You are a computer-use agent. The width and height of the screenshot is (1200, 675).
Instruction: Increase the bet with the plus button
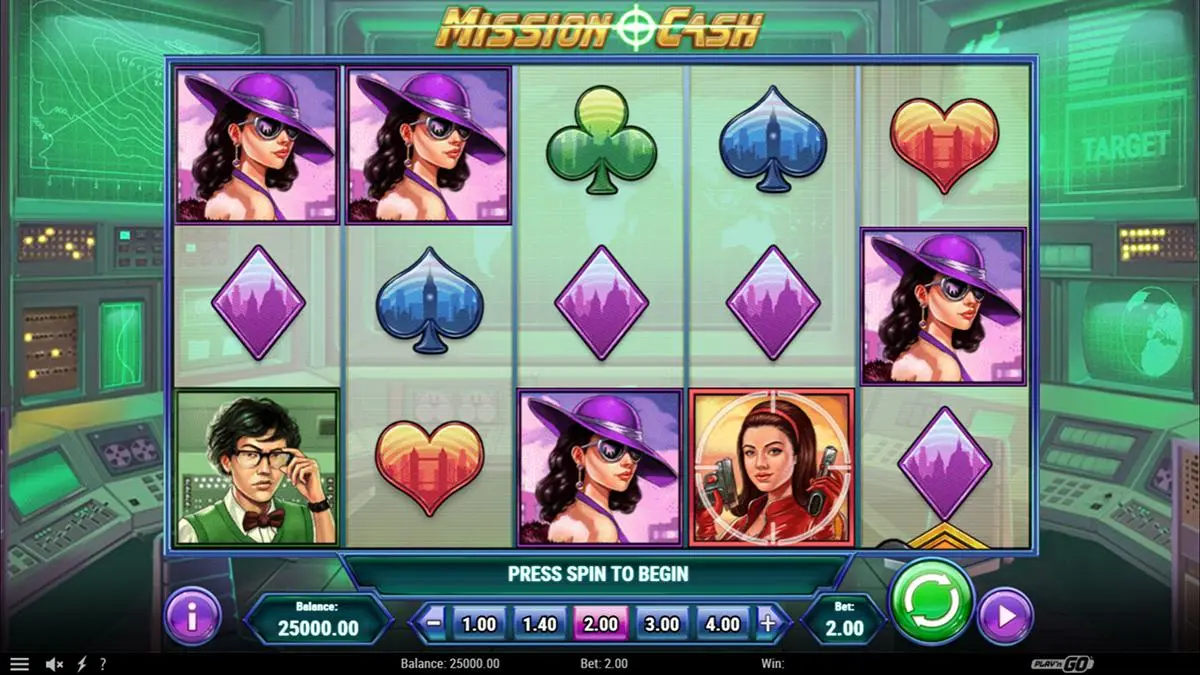768,623
